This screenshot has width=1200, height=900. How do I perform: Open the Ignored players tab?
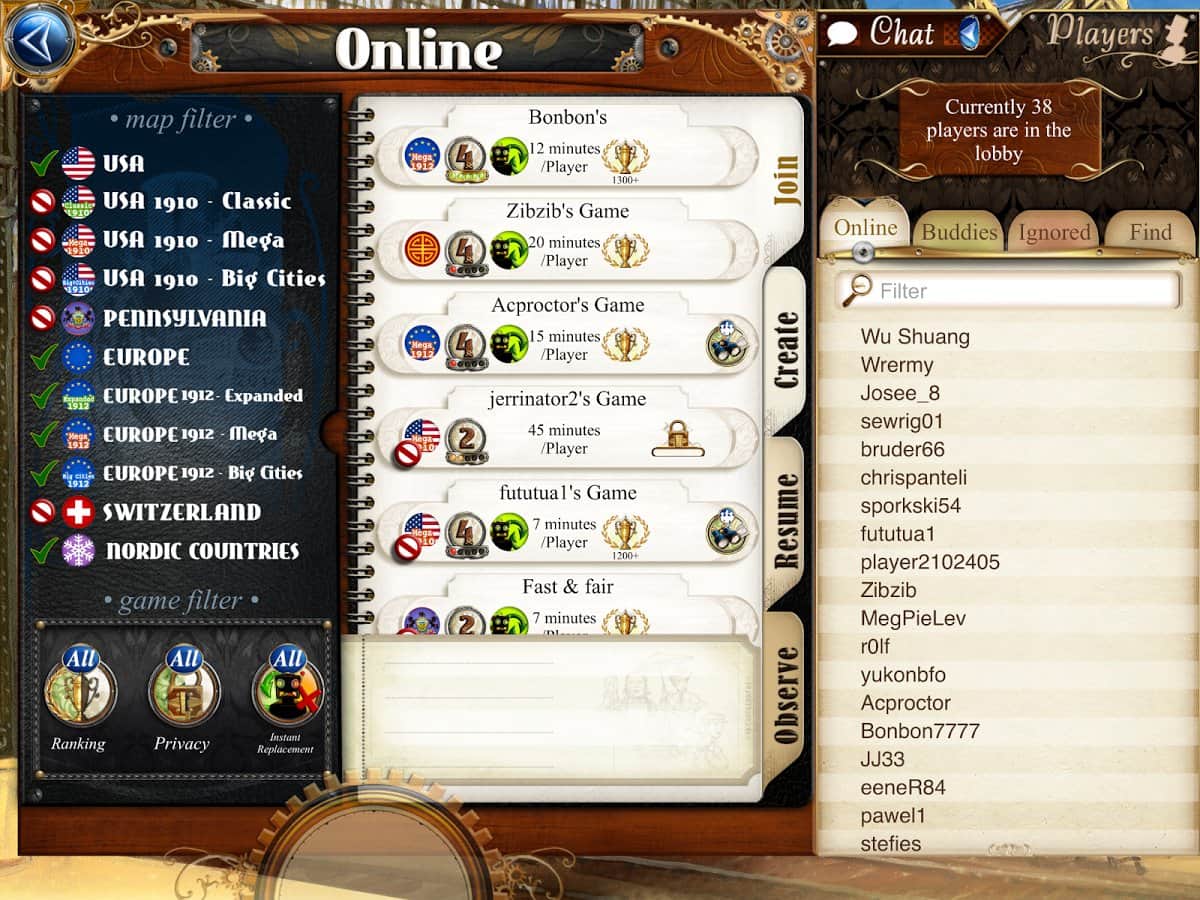pyautogui.click(x=1054, y=232)
